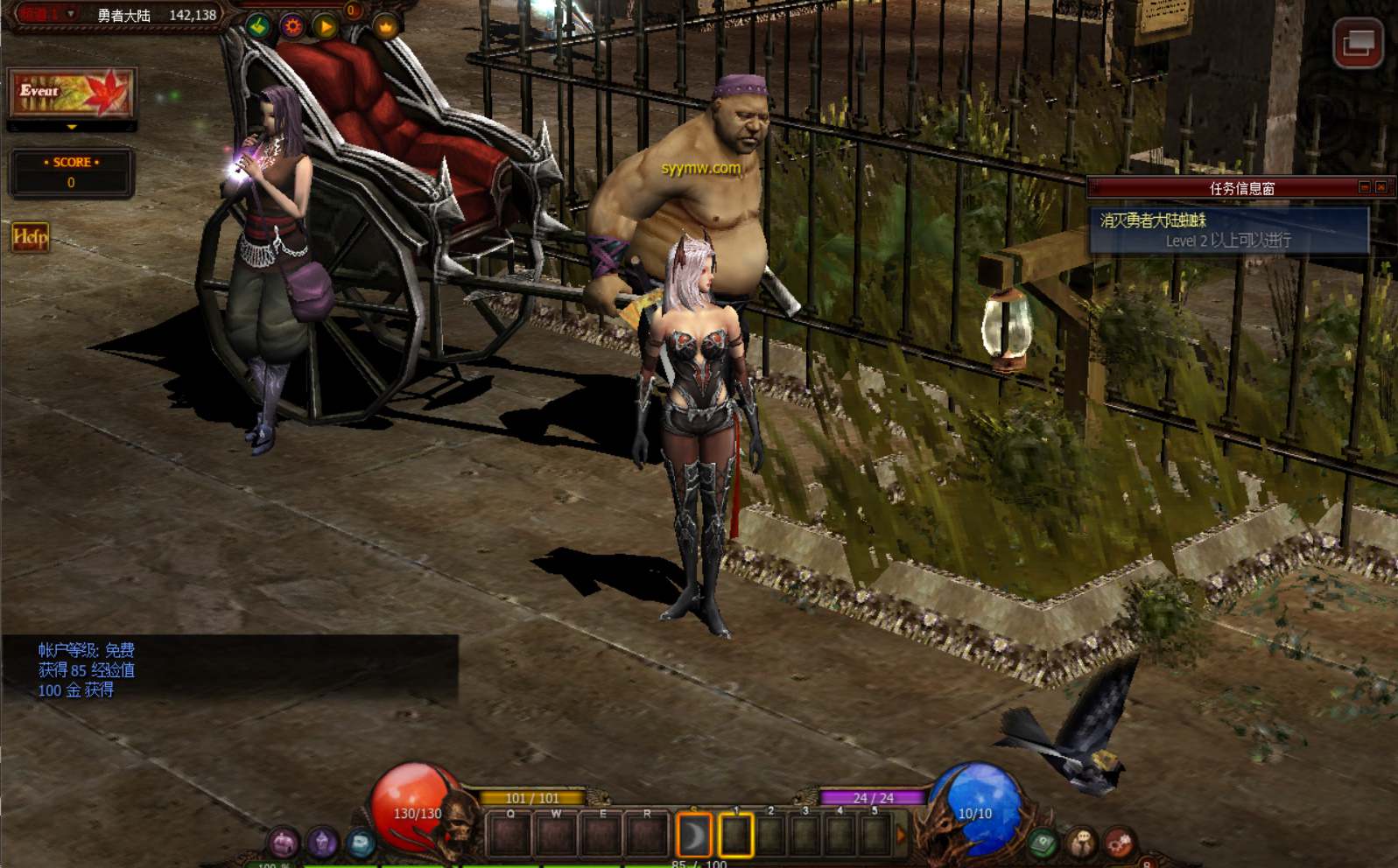Open the purple helmet character icon
This screenshot has height=868, width=1398.
tap(284, 843)
